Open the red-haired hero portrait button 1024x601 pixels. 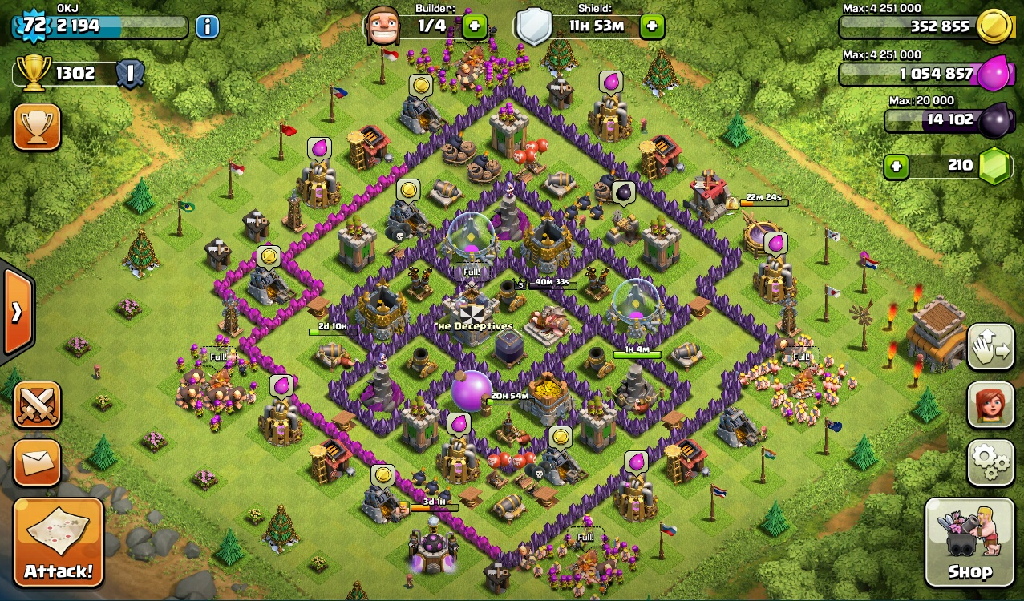pyautogui.click(x=990, y=404)
